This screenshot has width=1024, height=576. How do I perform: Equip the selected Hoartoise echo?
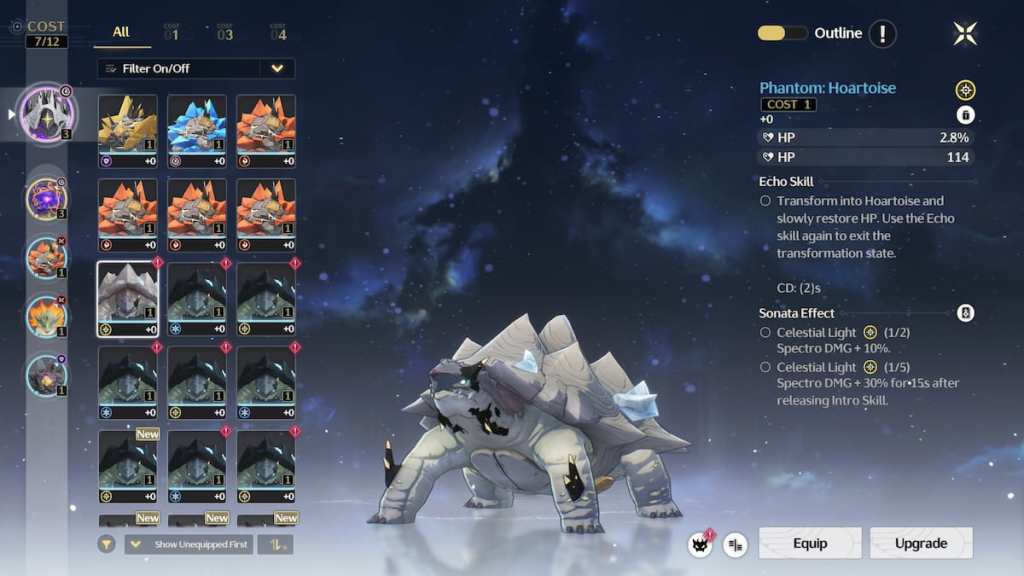tap(809, 543)
